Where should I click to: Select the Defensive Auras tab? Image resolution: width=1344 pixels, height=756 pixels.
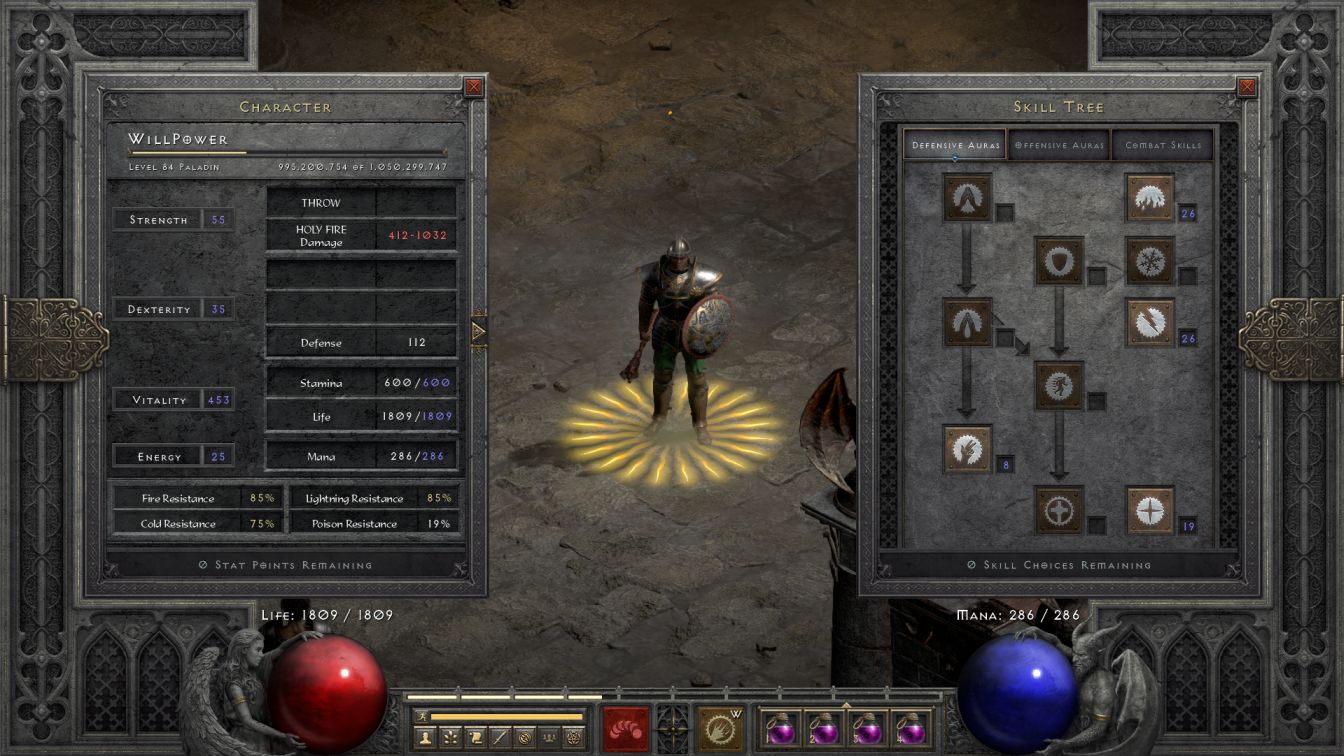(x=955, y=145)
